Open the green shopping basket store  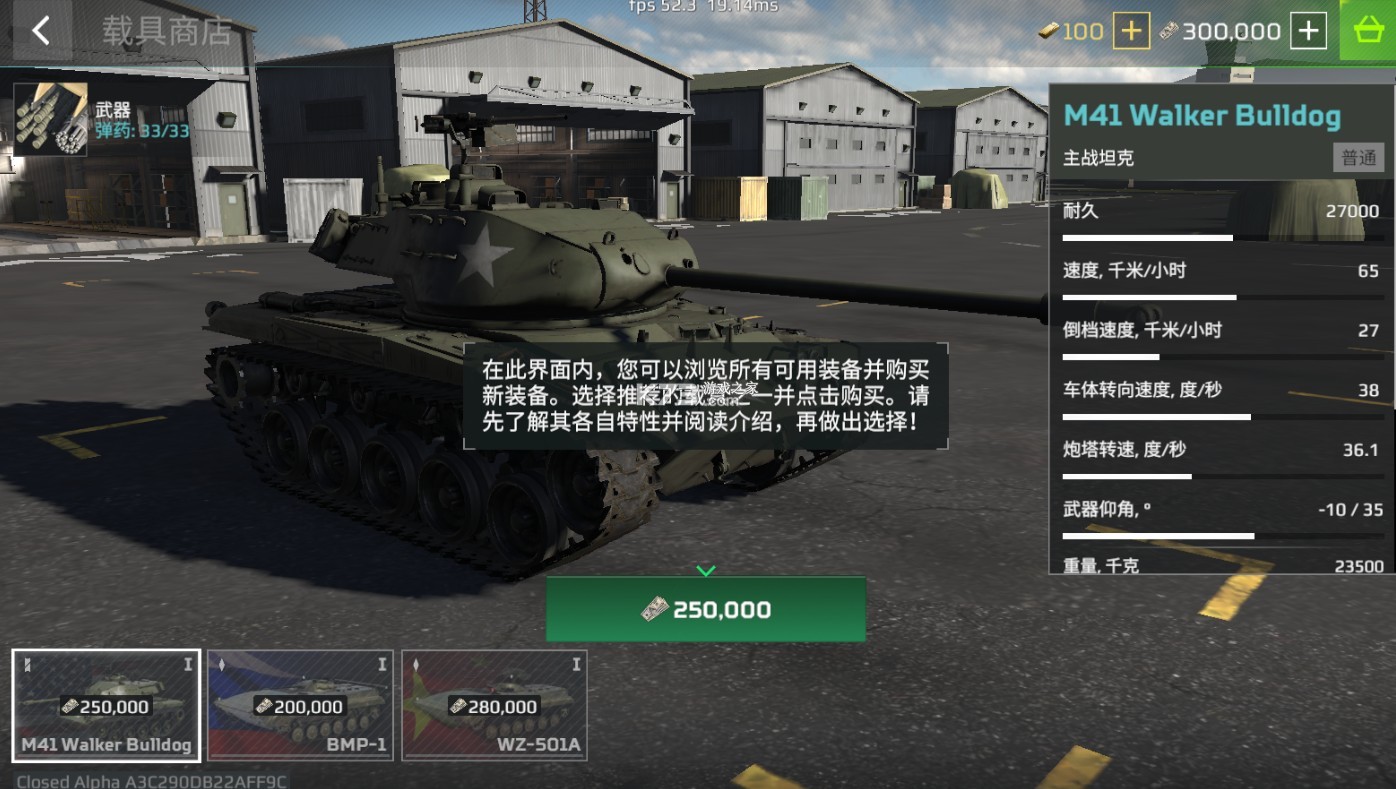(x=1367, y=31)
